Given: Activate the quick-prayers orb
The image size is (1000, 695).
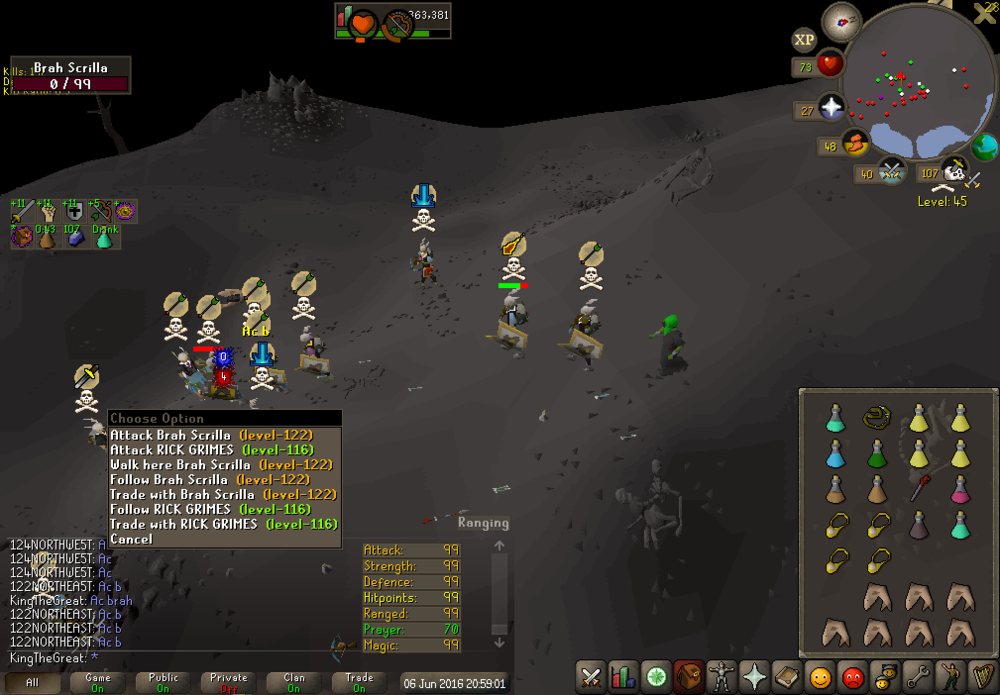Looking at the screenshot, I should tap(832, 107).
